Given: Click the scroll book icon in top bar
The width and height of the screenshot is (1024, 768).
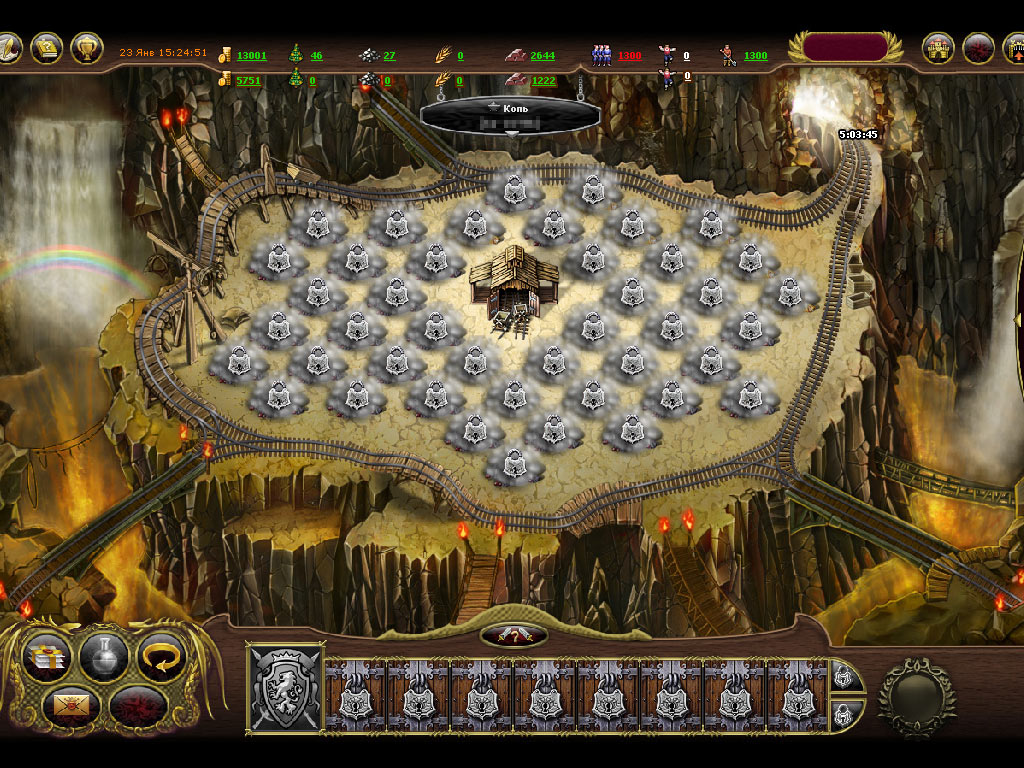Looking at the screenshot, I should [x=47, y=48].
